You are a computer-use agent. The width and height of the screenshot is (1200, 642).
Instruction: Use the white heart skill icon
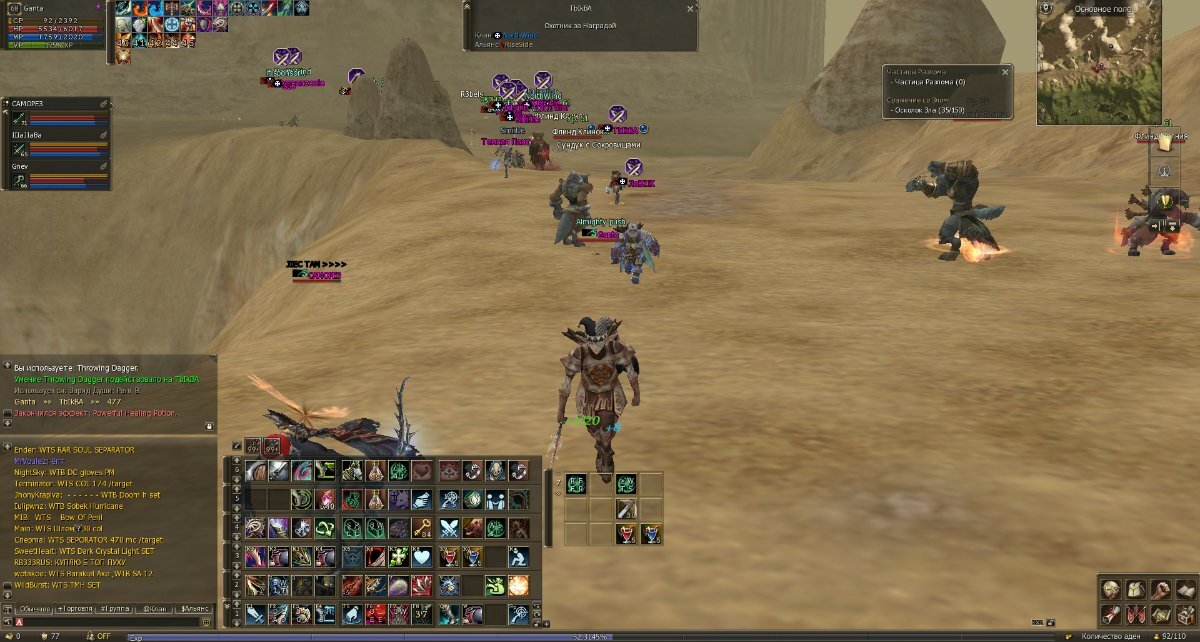[x=423, y=557]
